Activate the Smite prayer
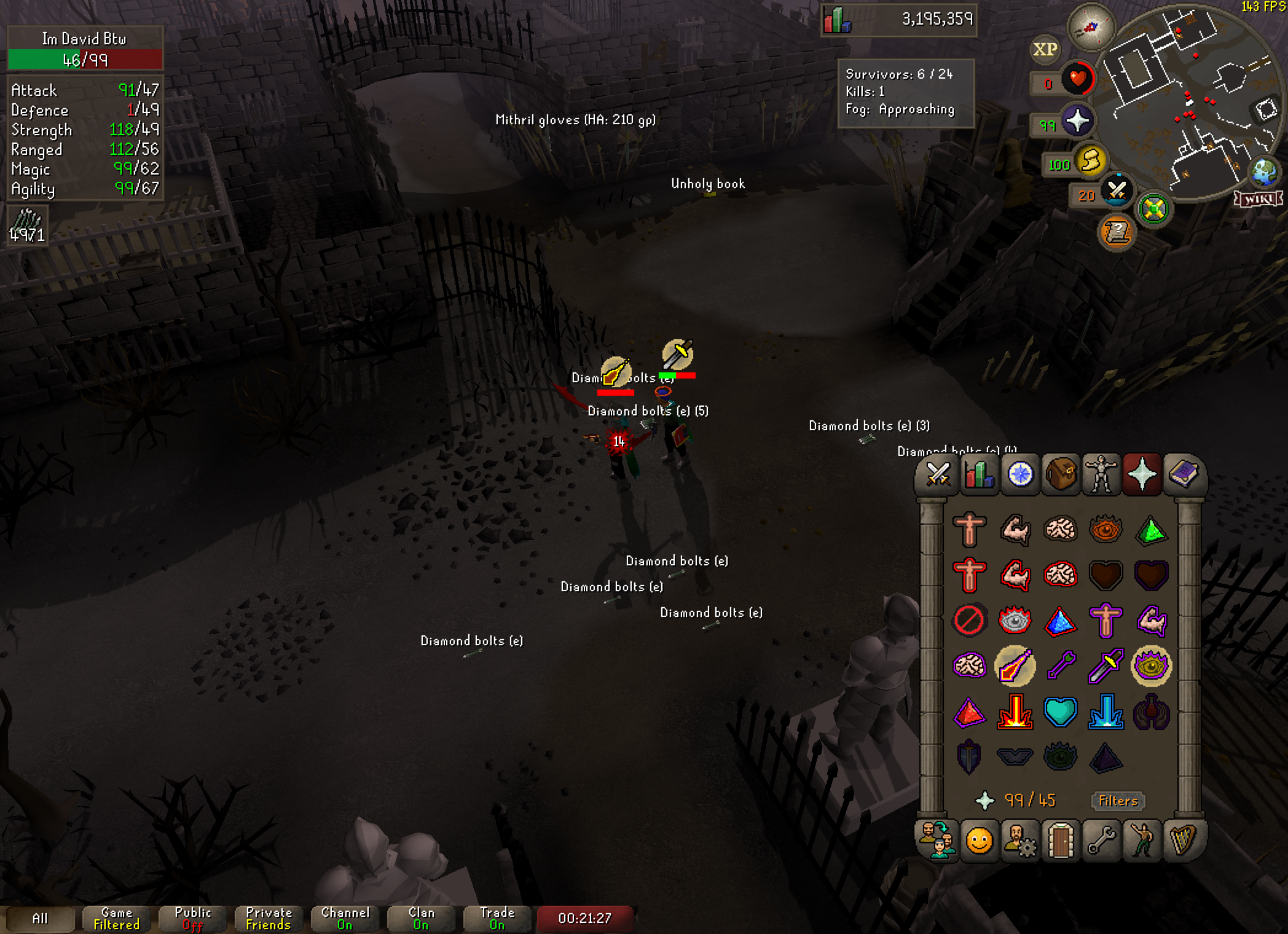Viewport: 1288px width, 934px height. 1105,712
